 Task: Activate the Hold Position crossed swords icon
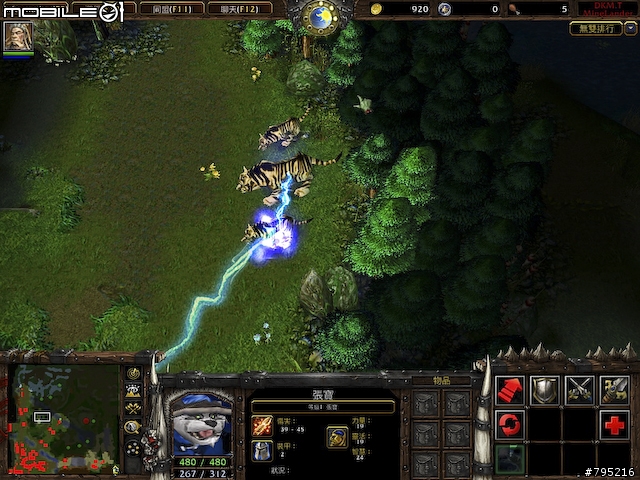pos(579,391)
